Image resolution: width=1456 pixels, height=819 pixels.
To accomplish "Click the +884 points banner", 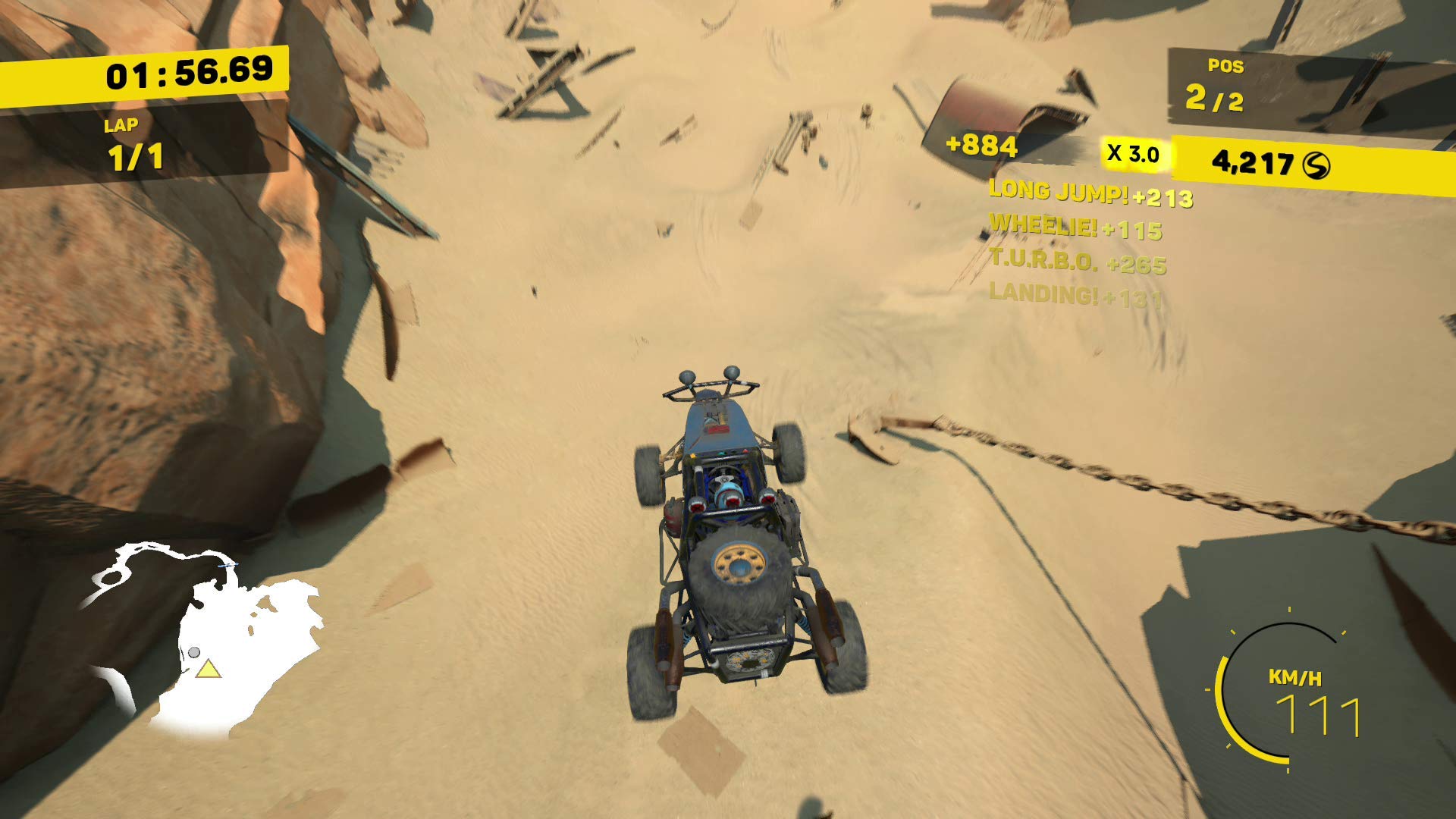I will point(981,145).
